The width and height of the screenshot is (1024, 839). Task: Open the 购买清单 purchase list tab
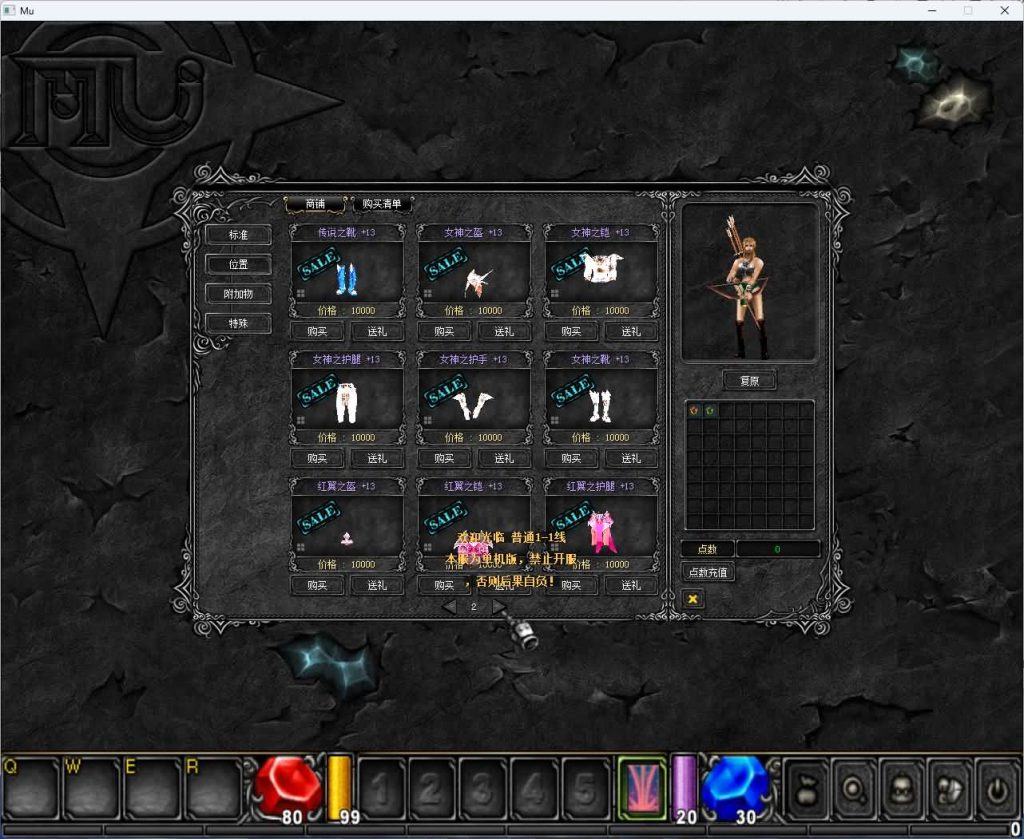click(382, 204)
